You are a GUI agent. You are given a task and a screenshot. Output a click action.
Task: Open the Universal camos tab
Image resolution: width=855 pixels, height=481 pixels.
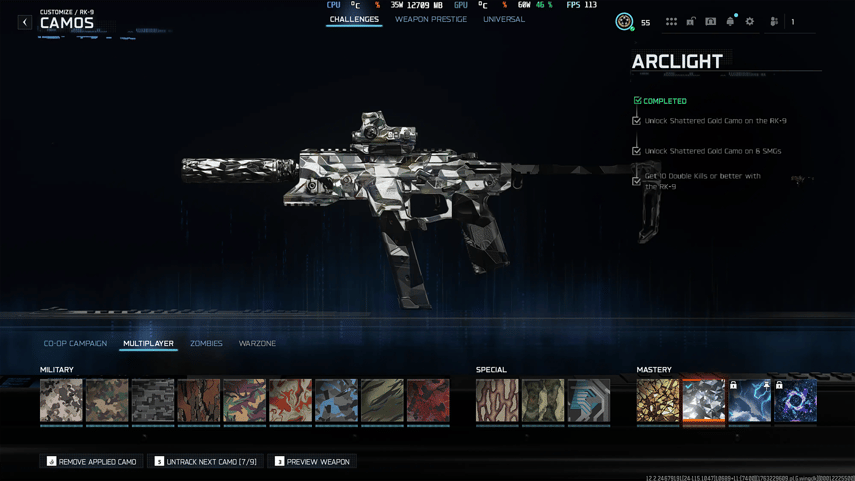click(x=503, y=19)
